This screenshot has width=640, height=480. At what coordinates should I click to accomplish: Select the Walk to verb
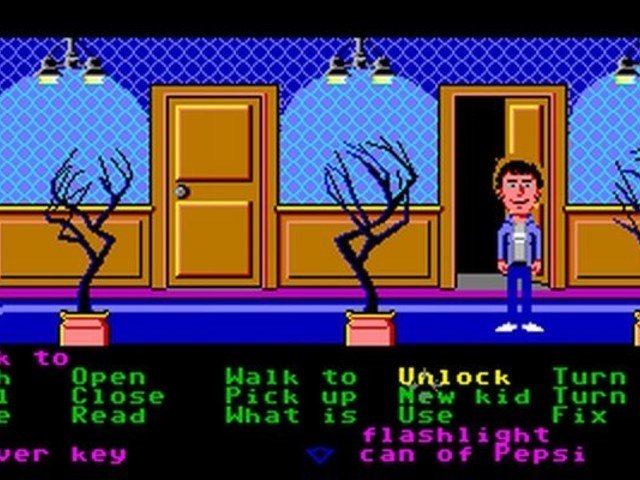pyautogui.click(x=290, y=378)
